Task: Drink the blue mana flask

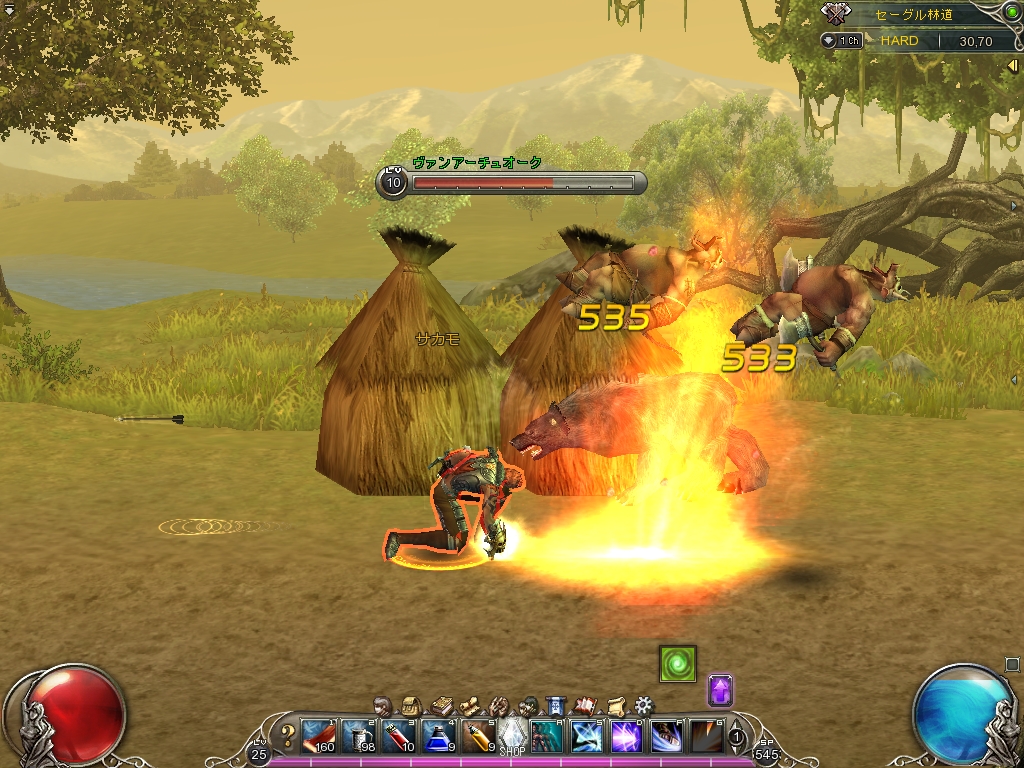Action: [x=438, y=736]
